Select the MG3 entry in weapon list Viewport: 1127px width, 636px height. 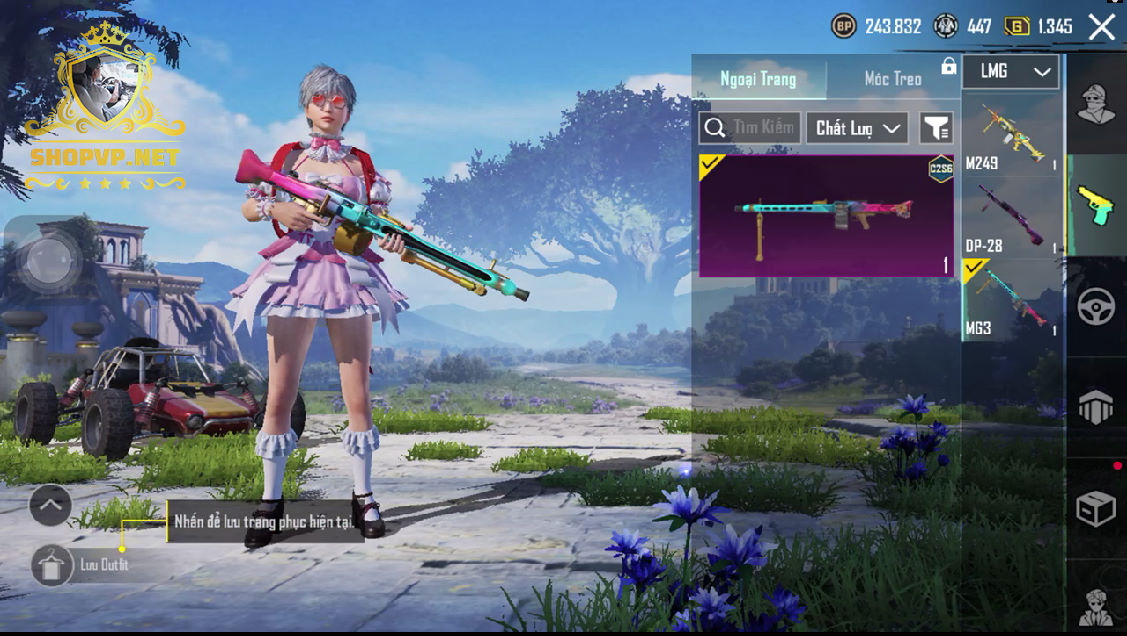point(1011,300)
